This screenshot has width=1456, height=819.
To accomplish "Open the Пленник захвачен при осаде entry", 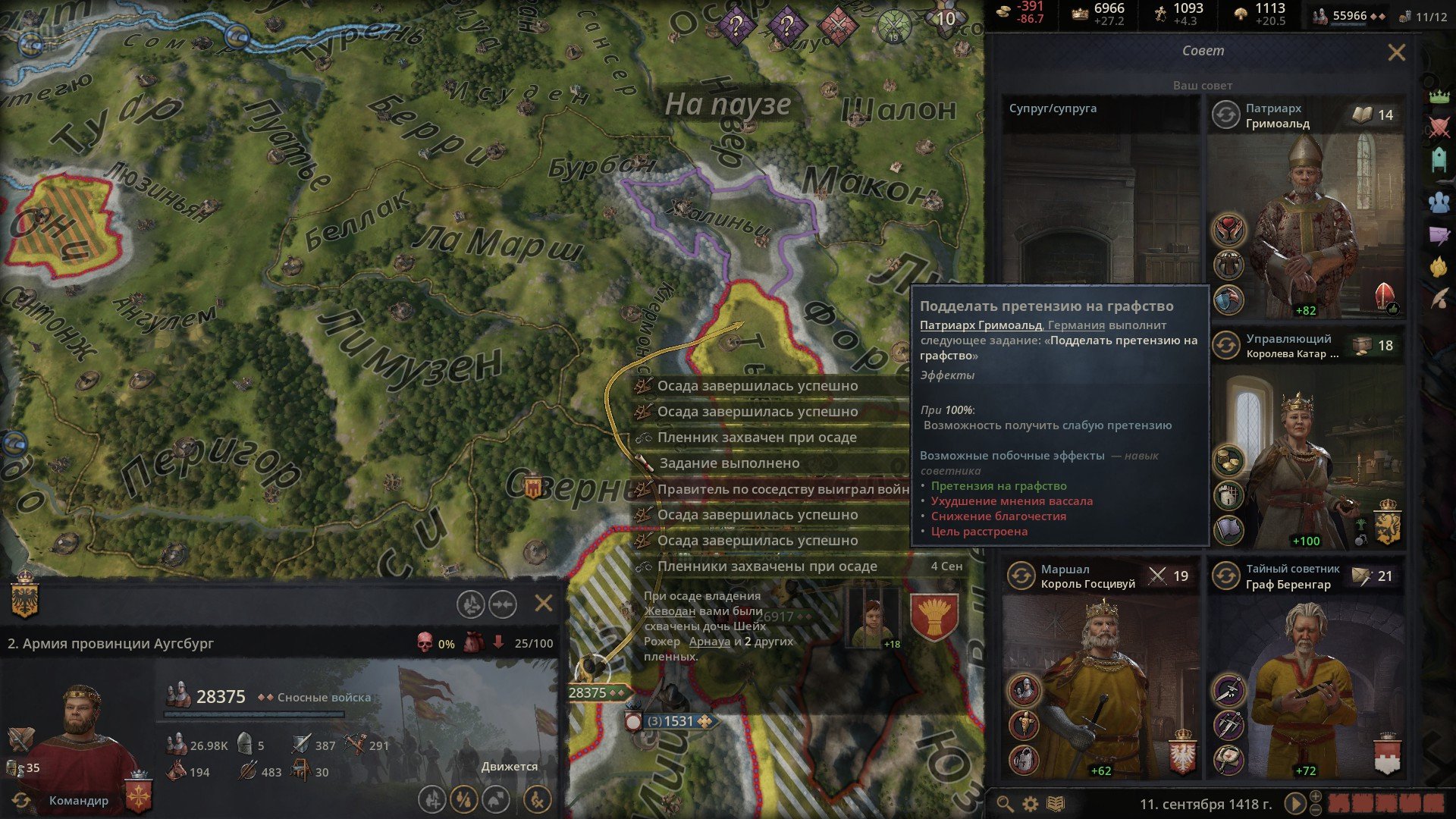I will pos(758,438).
